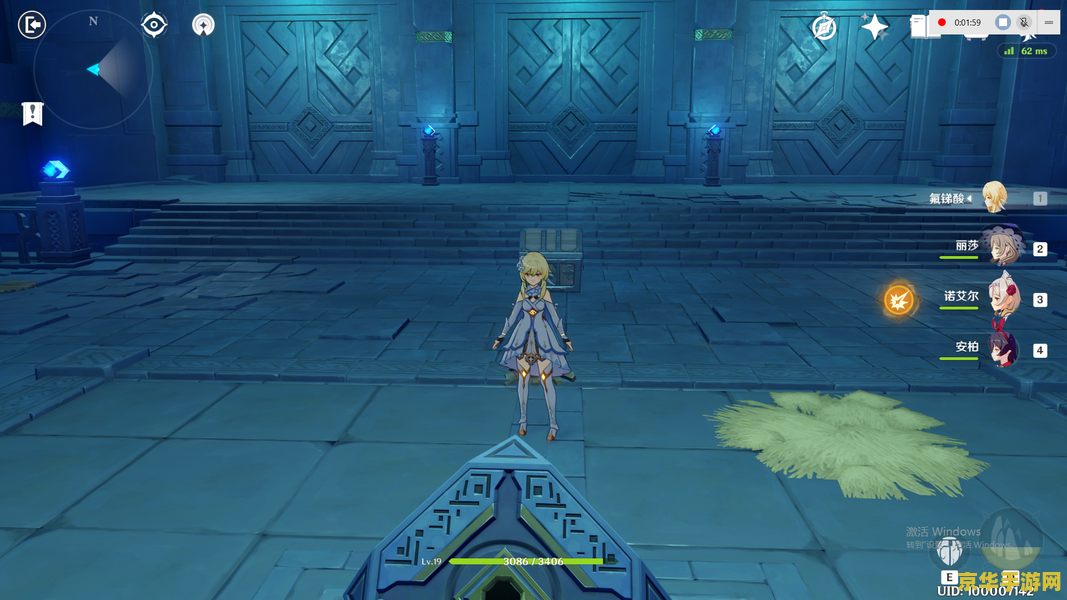Open the signal beacon star icon

pos(204,25)
